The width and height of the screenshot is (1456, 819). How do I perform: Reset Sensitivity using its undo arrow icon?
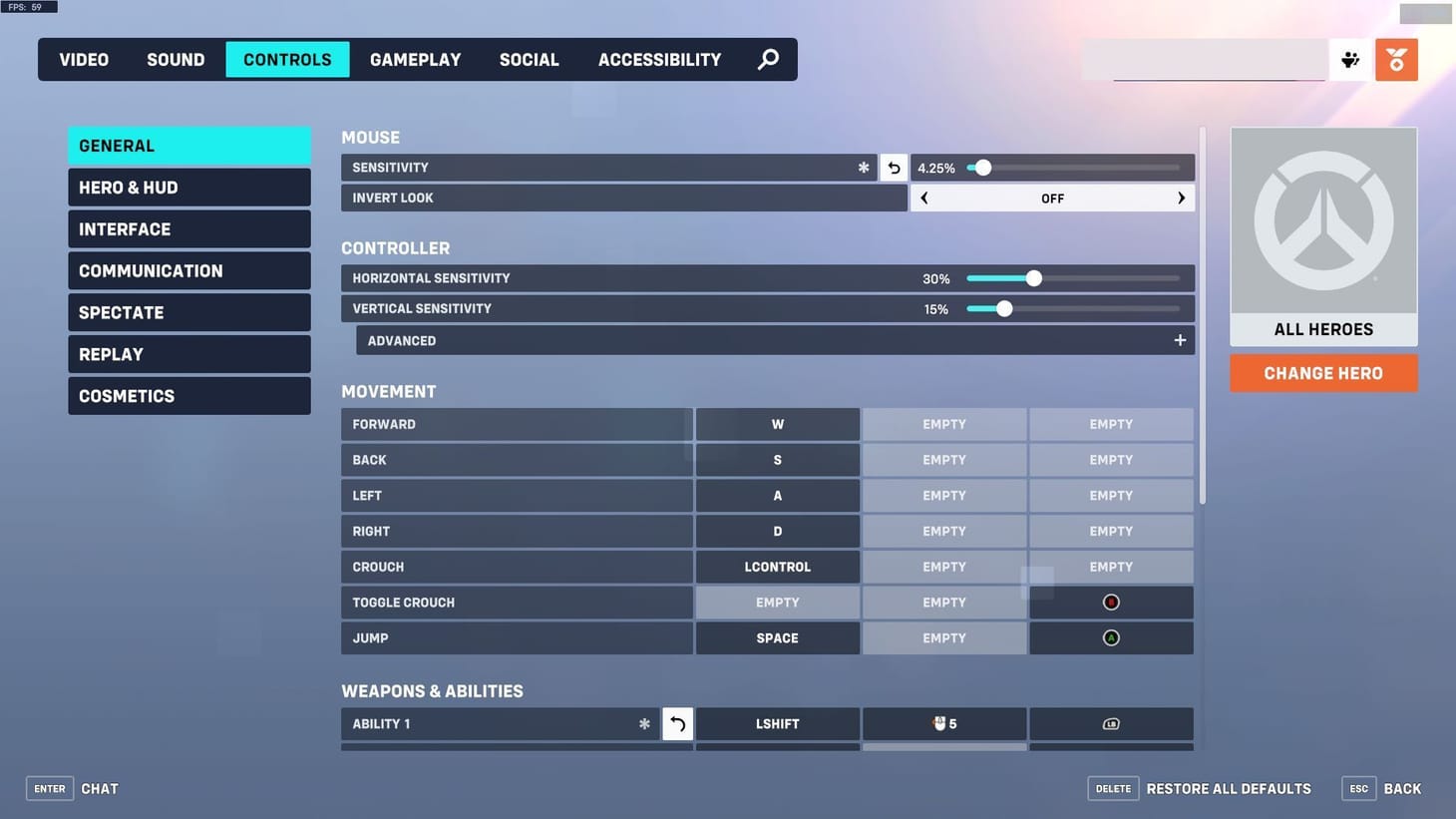(893, 165)
